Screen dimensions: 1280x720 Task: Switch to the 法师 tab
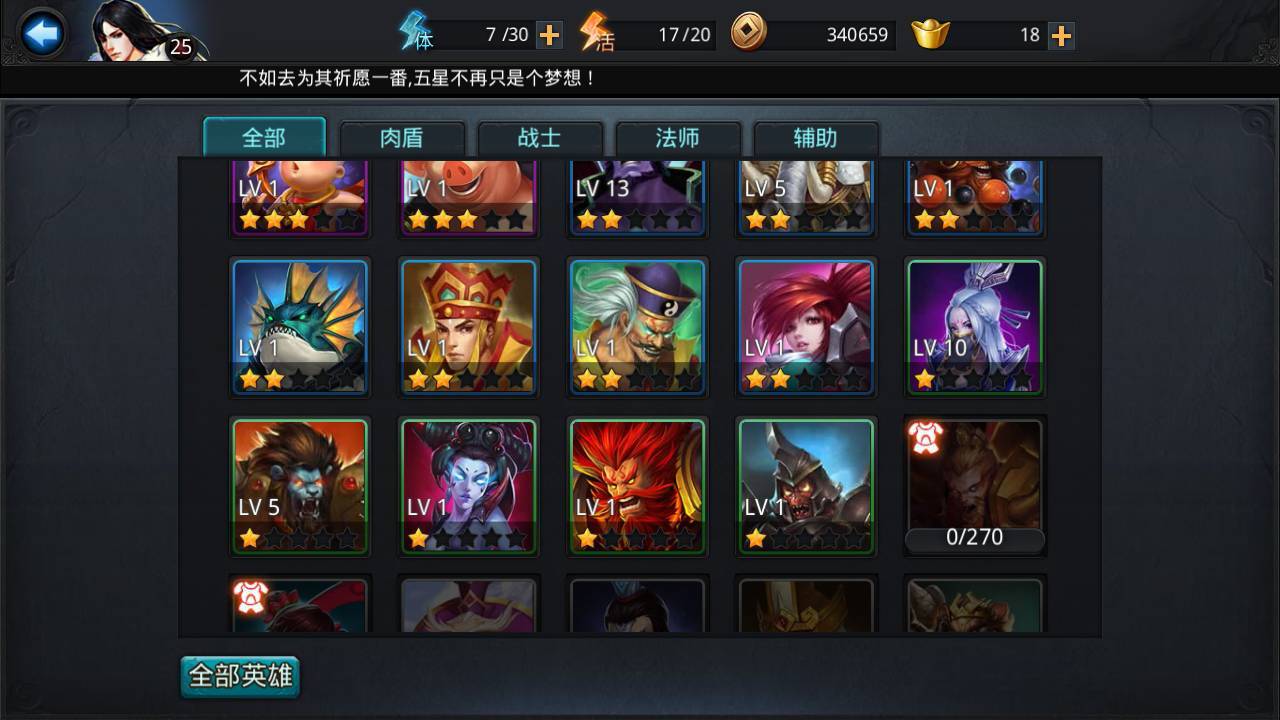pos(679,138)
